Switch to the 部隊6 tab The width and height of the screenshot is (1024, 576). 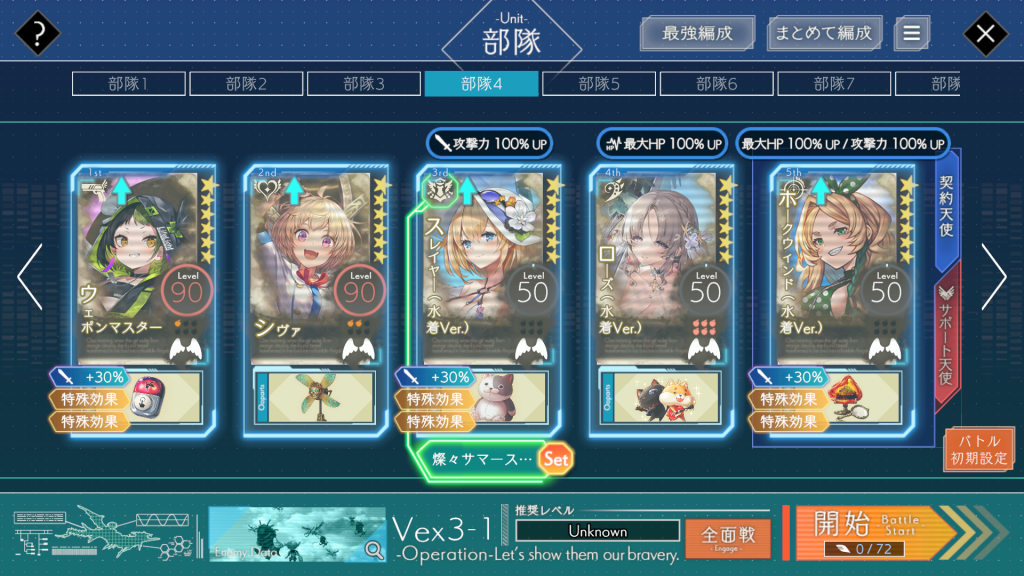click(716, 84)
